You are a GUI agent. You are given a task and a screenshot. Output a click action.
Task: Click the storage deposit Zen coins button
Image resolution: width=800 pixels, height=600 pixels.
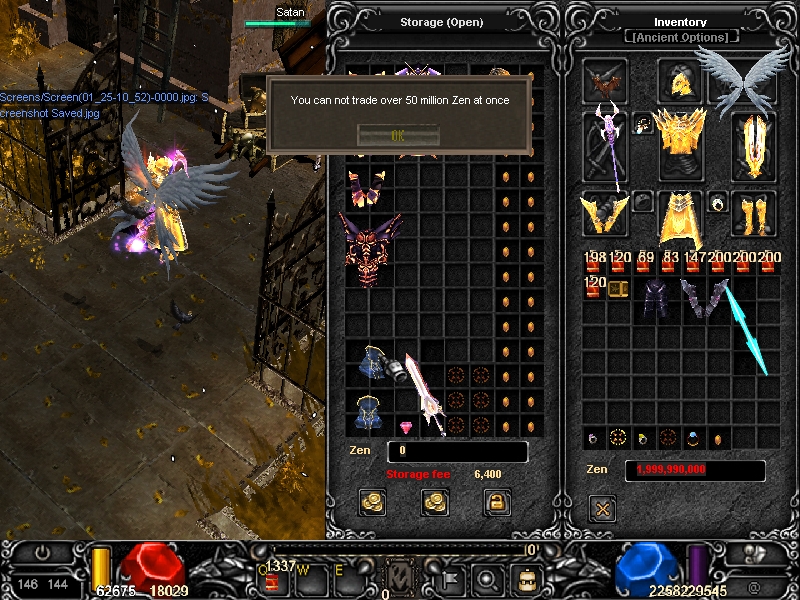373,503
